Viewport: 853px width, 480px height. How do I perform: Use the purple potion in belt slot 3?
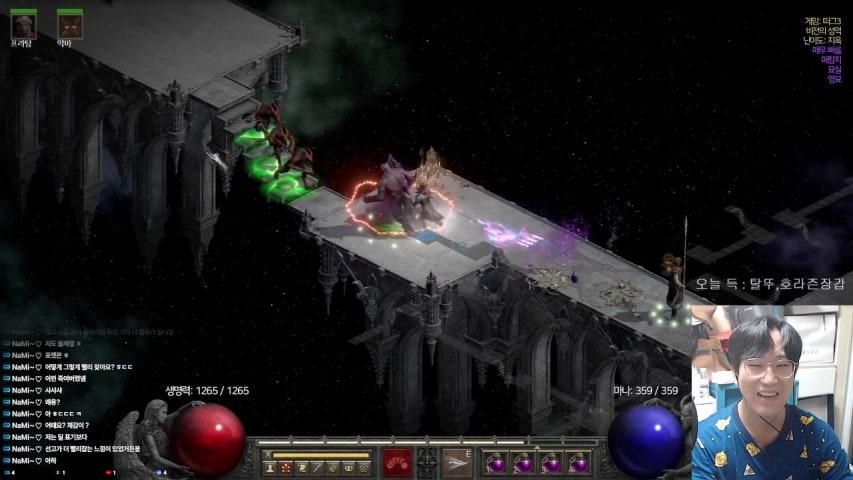550,464
